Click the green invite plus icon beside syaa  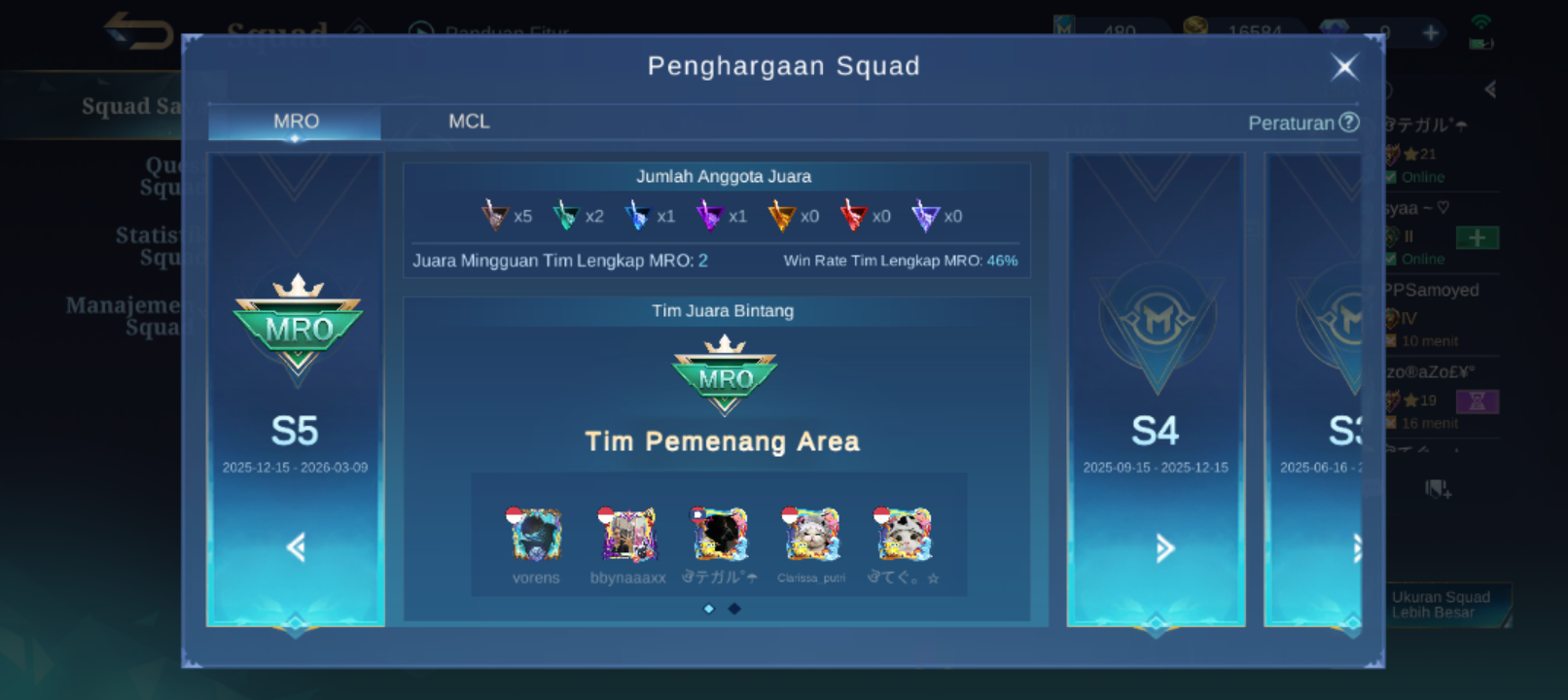coord(1479,236)
